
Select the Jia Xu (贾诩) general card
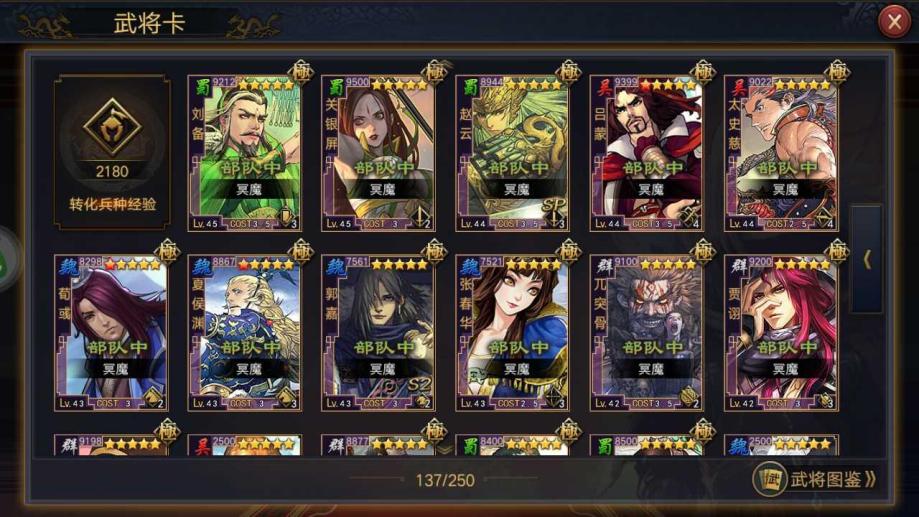coord(780,333)
